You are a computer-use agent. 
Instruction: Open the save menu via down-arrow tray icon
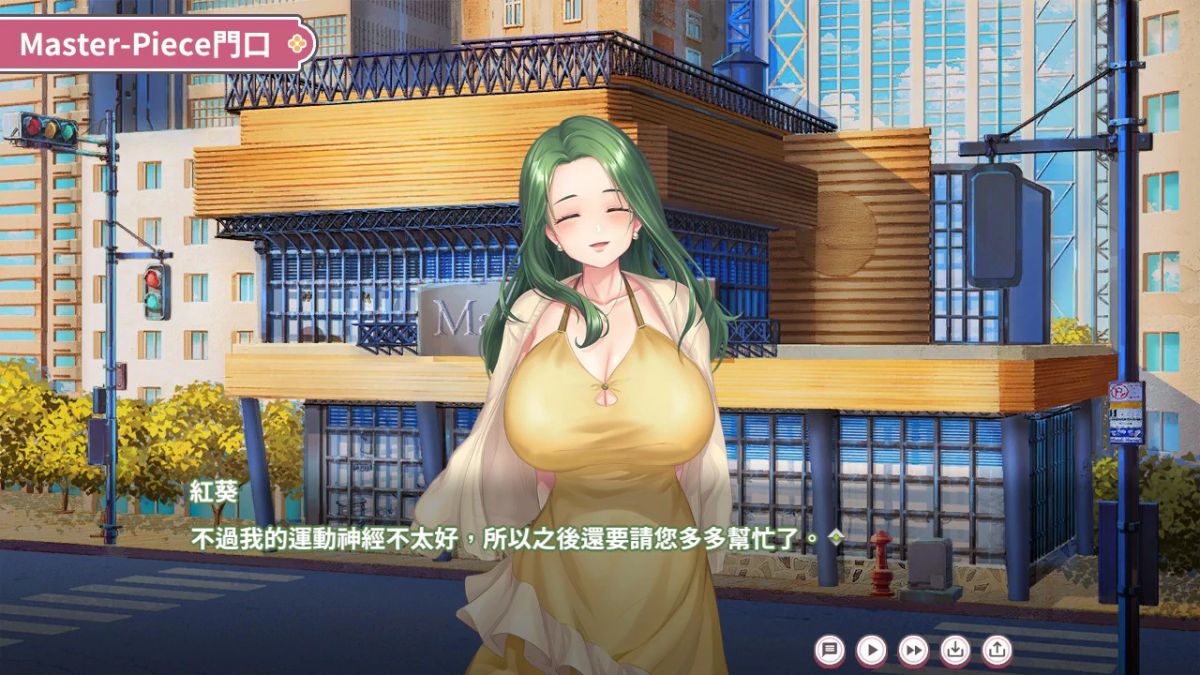[955, 651]
